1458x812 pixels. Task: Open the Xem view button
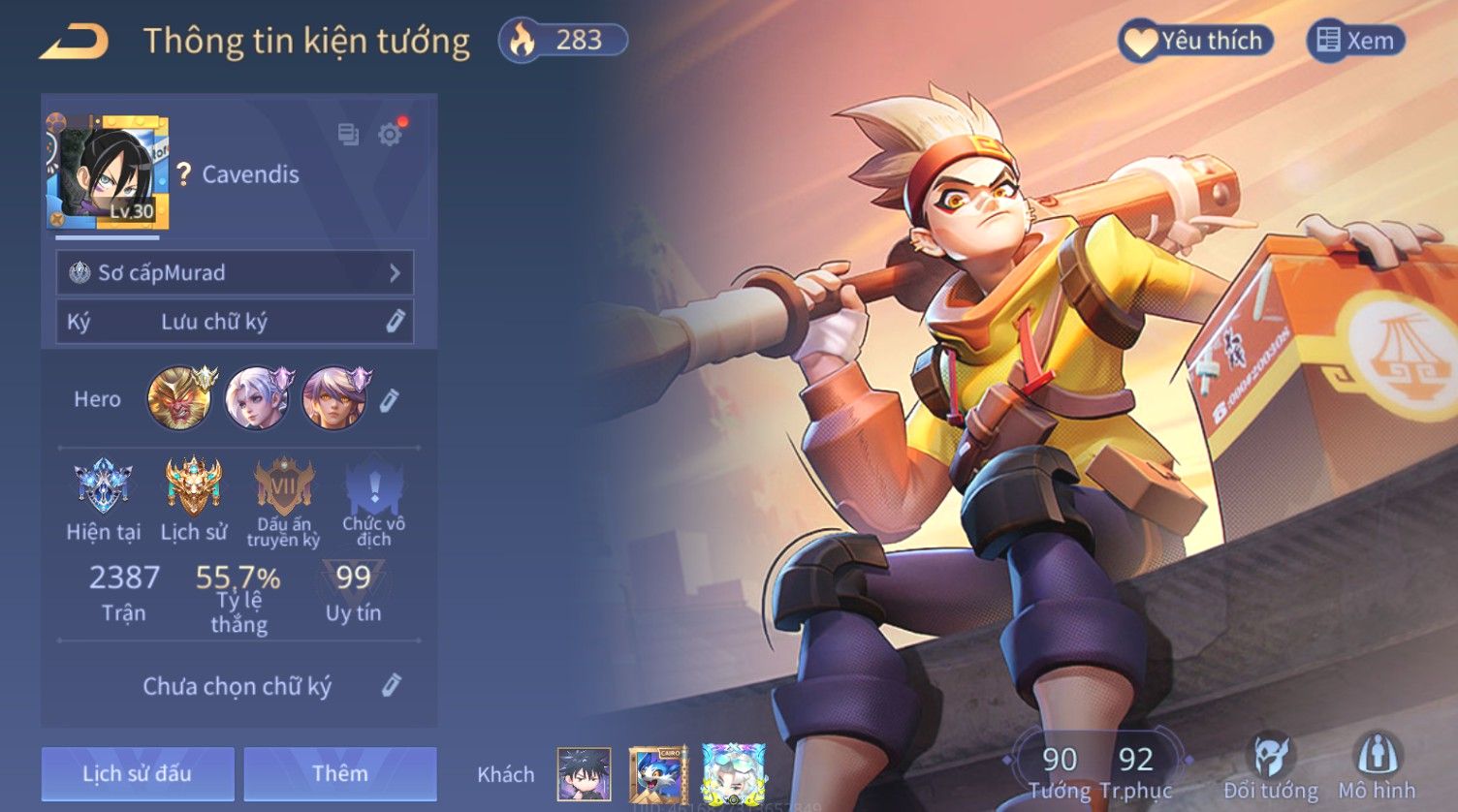tap(1355, 41)
